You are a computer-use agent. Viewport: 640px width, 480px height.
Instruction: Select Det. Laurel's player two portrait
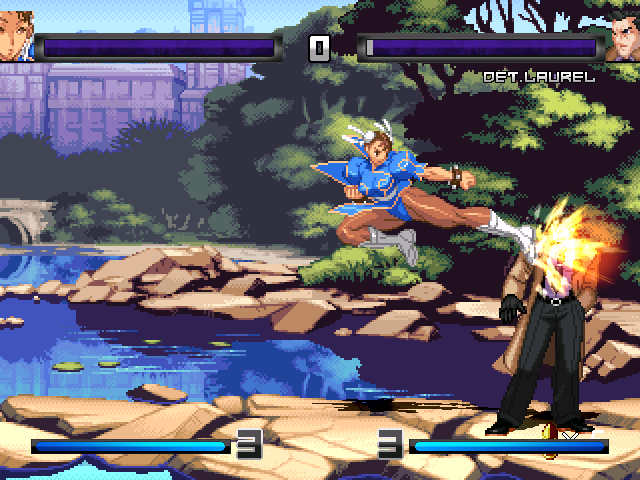(621, 37)
